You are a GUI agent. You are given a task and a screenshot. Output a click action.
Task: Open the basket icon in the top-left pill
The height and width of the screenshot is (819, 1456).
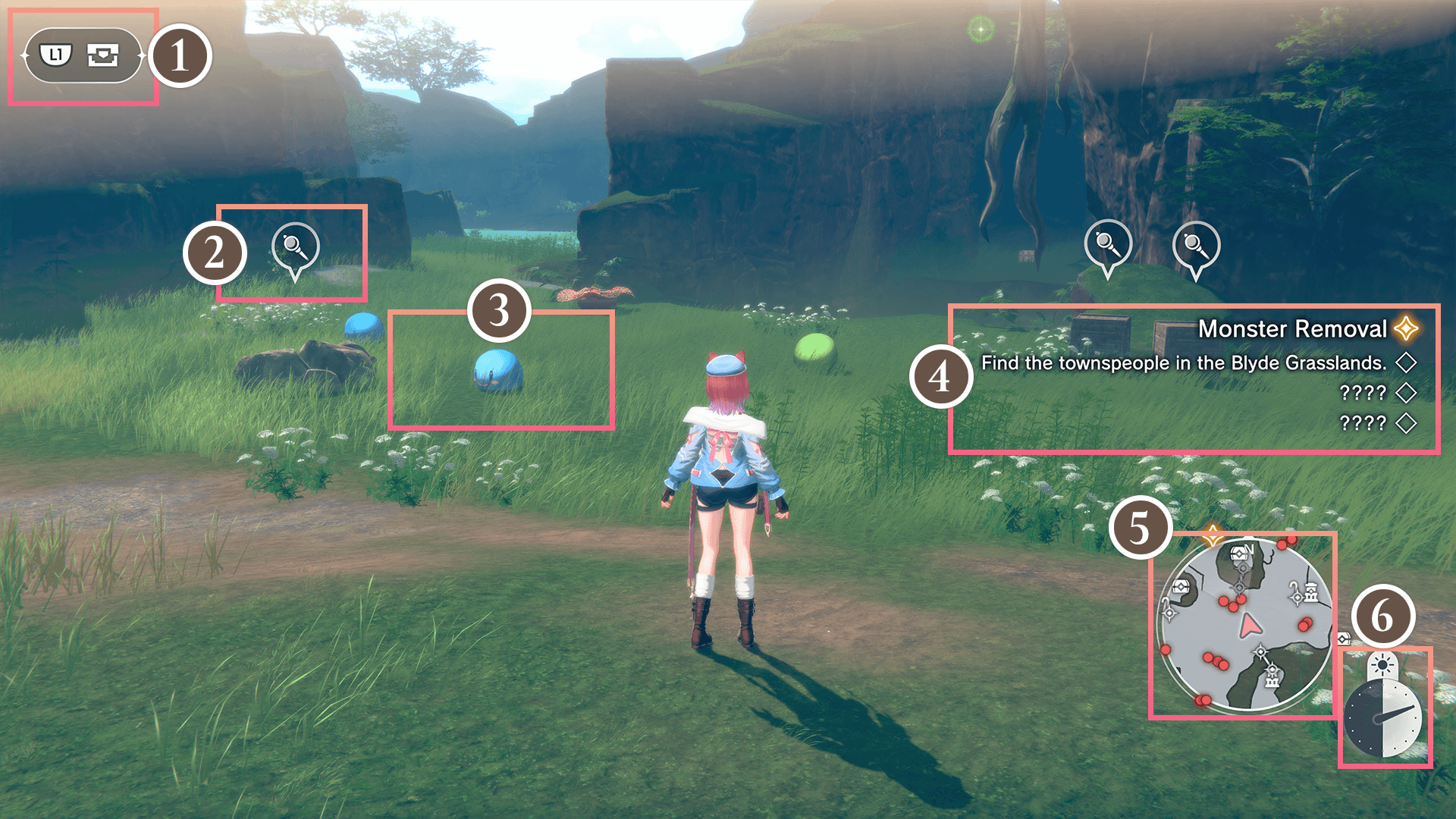pyautogui.click(x=103, y=55)
